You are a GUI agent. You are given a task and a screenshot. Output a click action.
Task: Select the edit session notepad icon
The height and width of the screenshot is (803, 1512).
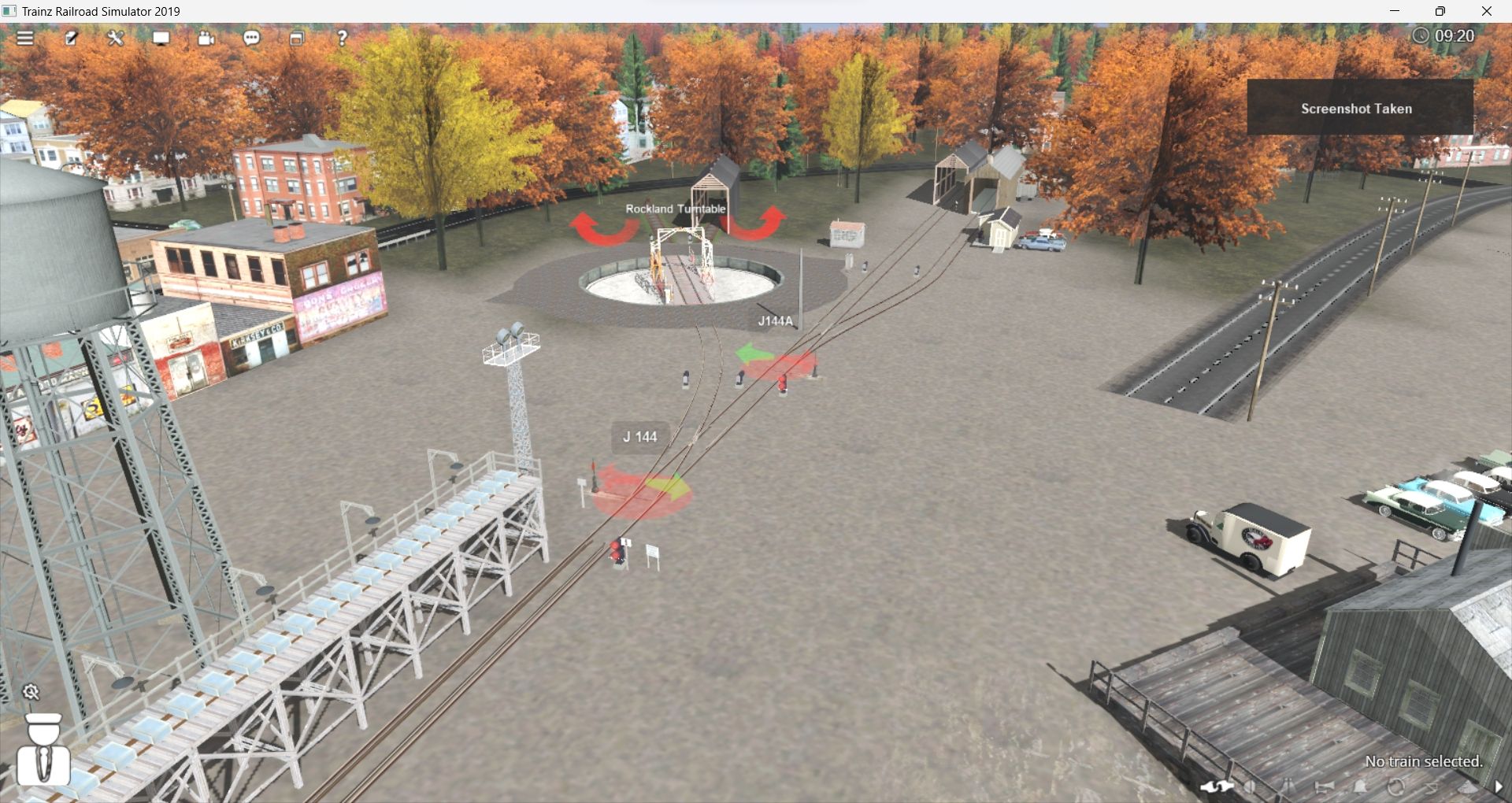[x=72, y=37]
